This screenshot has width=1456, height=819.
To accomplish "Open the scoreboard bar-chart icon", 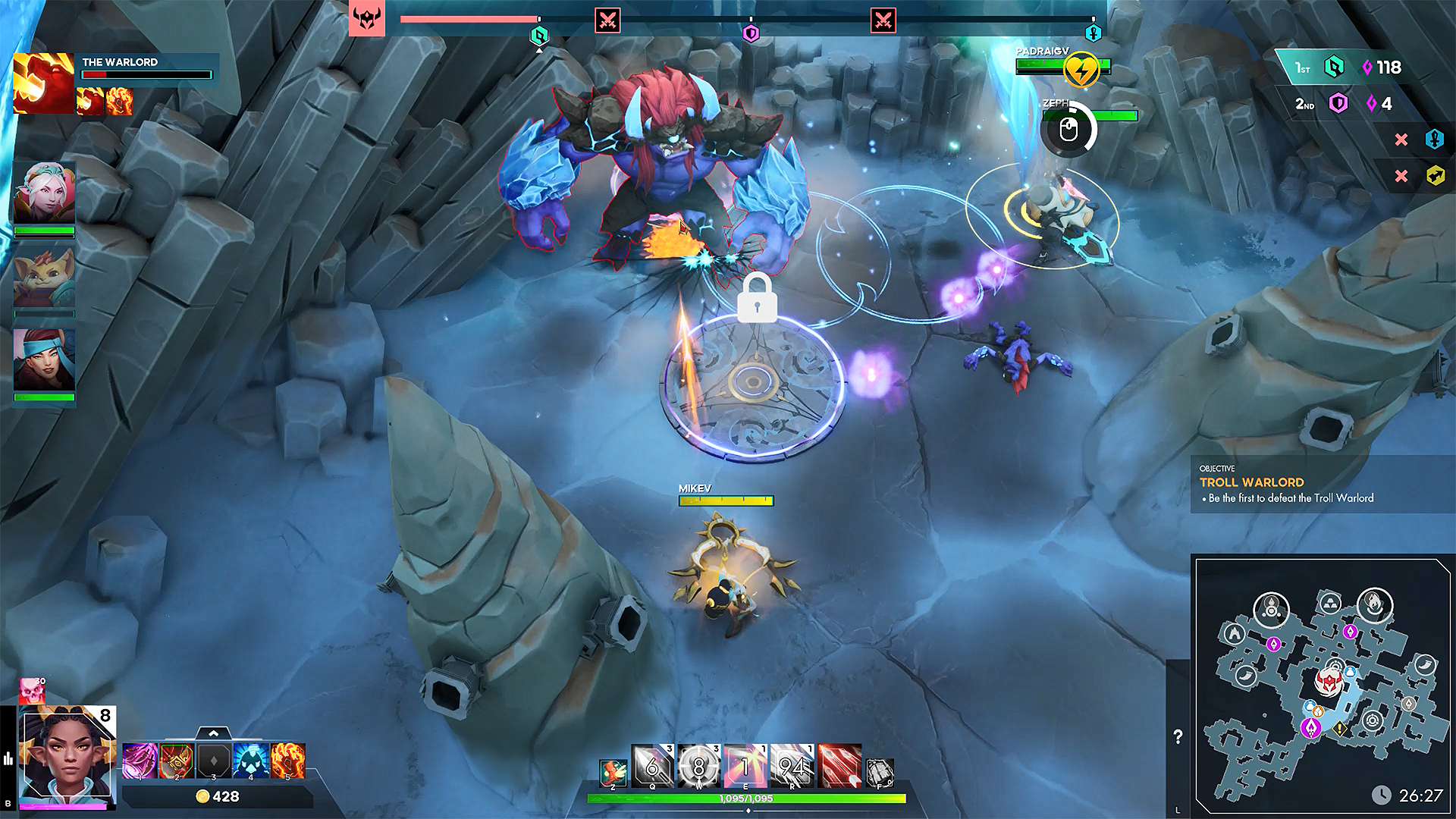I will (8, 758).
